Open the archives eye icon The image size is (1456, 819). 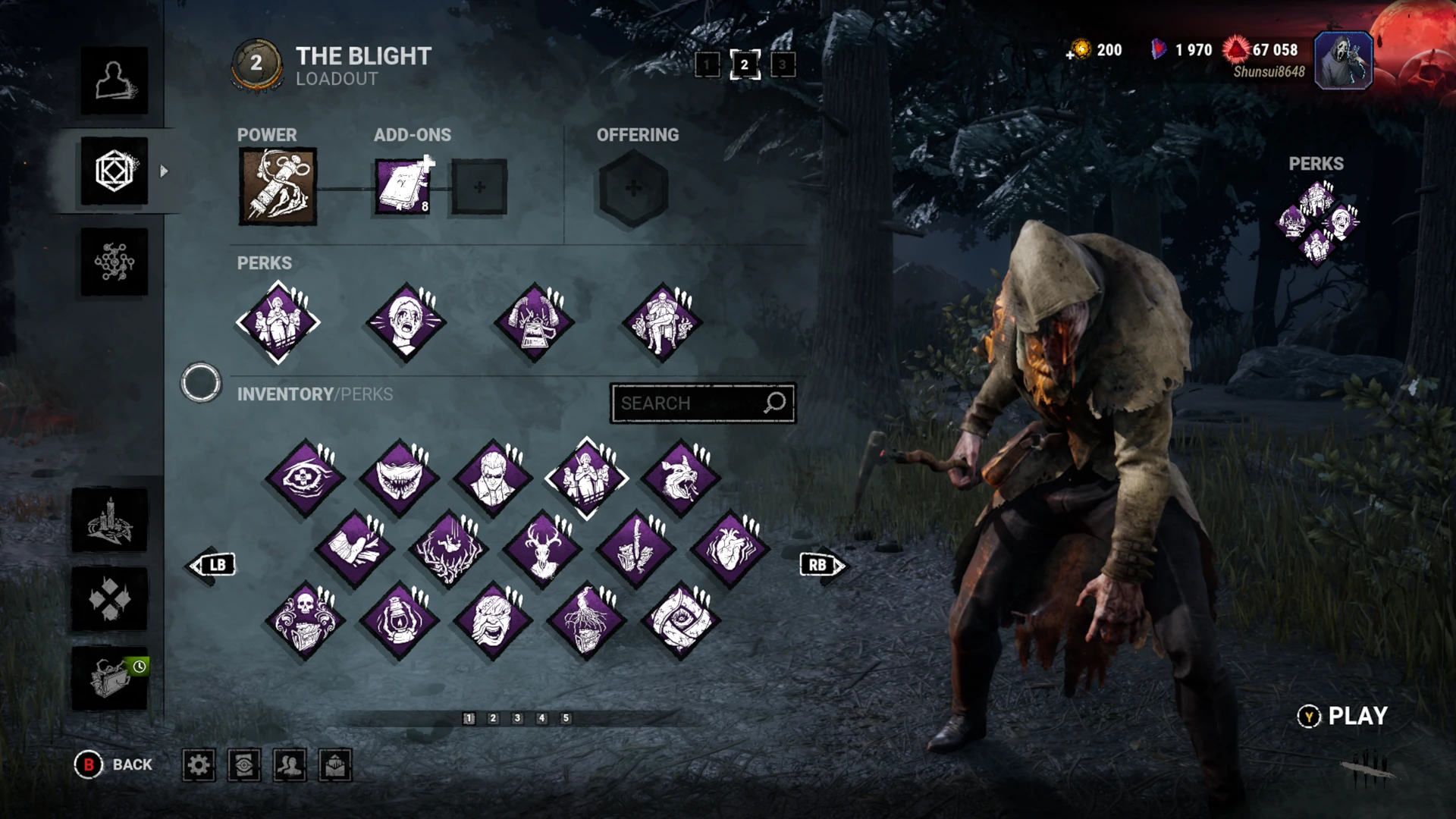[x=244, y=766]
